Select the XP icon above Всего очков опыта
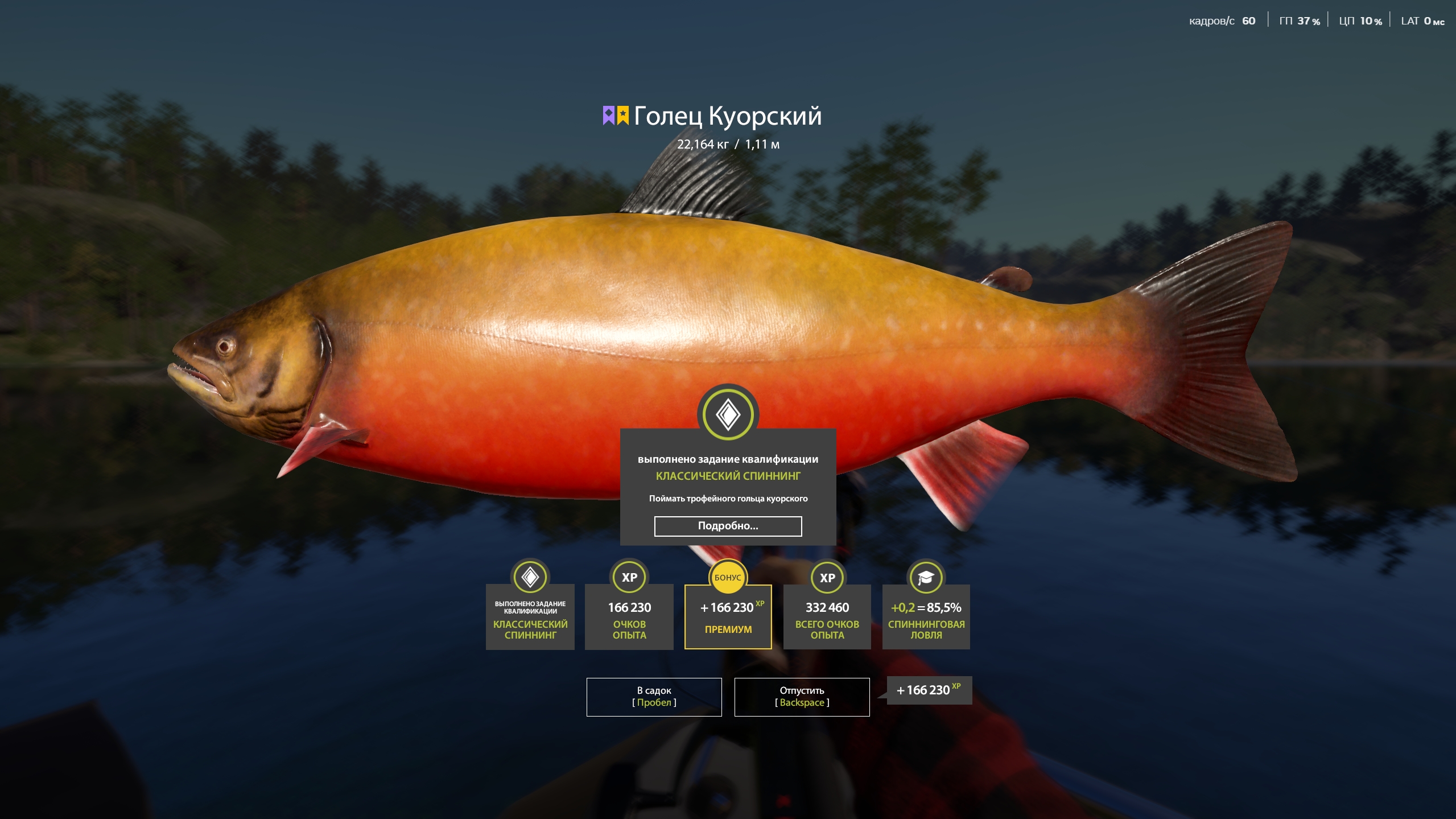The height and width of the screenshot is (819, 1456). 827,577
